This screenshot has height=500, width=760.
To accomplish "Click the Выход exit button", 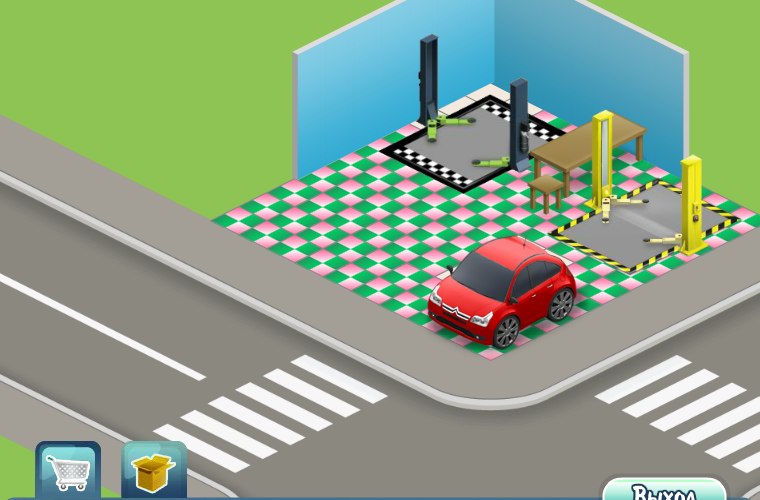I will pos(664,490).
